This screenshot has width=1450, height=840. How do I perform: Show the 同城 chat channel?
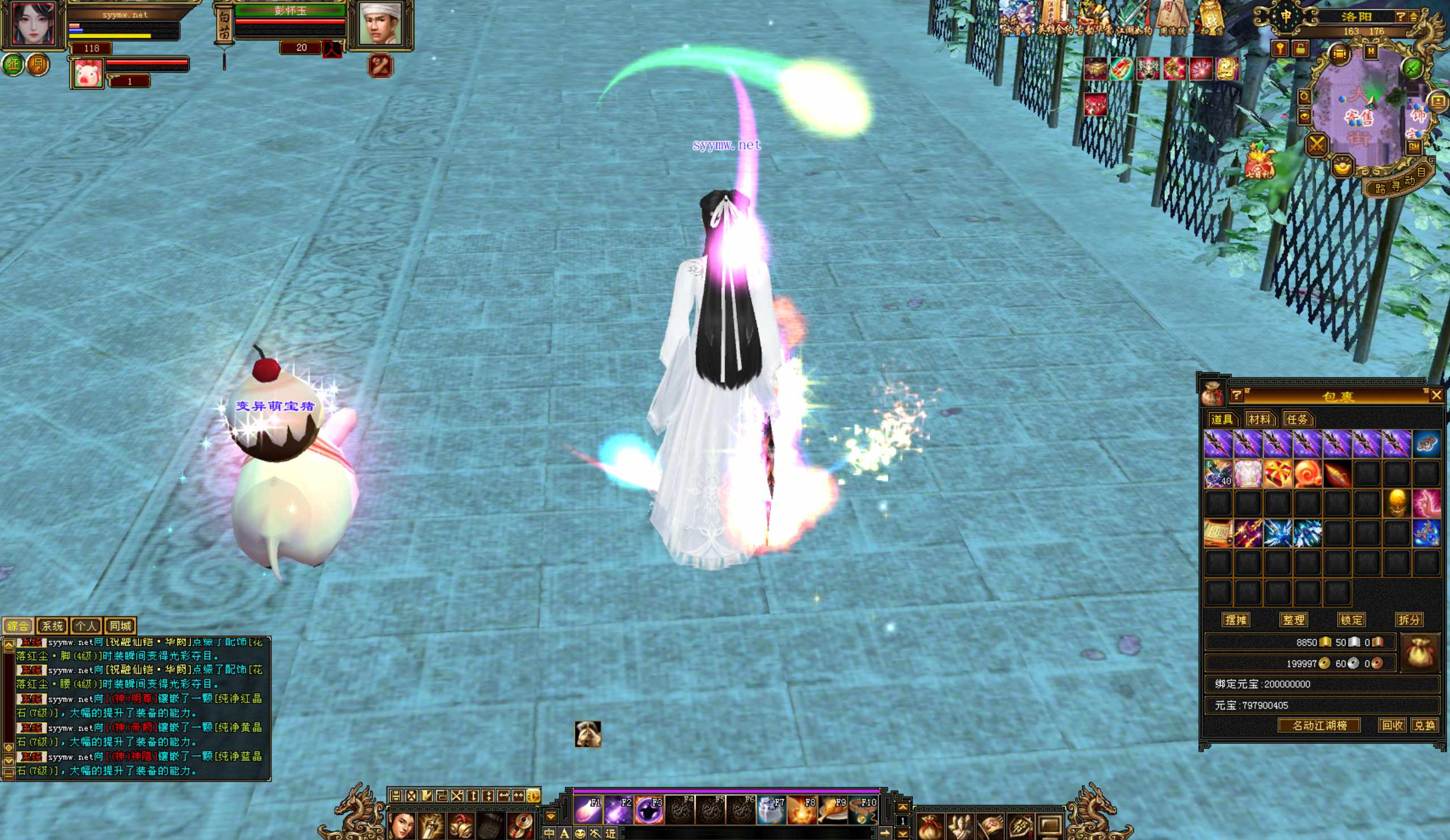[x=120, y=625]
